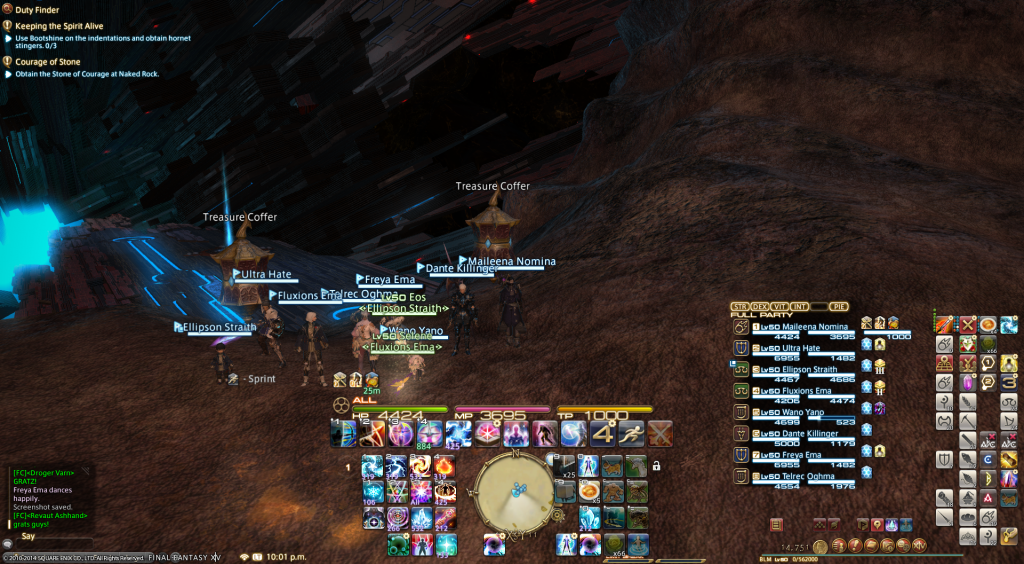Click the compass minimap
1024x564 pixels.
514,490
